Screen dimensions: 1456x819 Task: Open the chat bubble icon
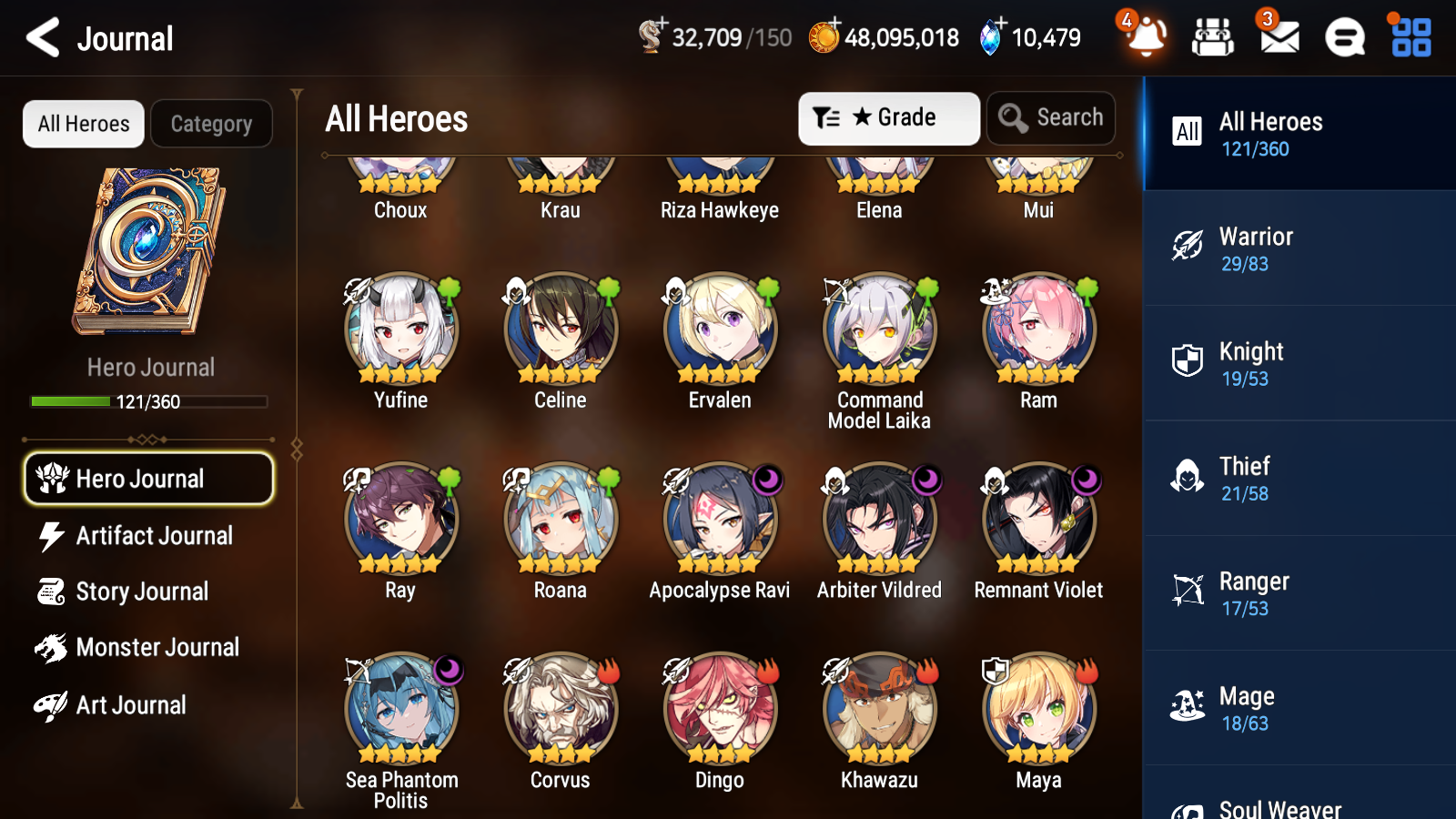pos(1343,38)
